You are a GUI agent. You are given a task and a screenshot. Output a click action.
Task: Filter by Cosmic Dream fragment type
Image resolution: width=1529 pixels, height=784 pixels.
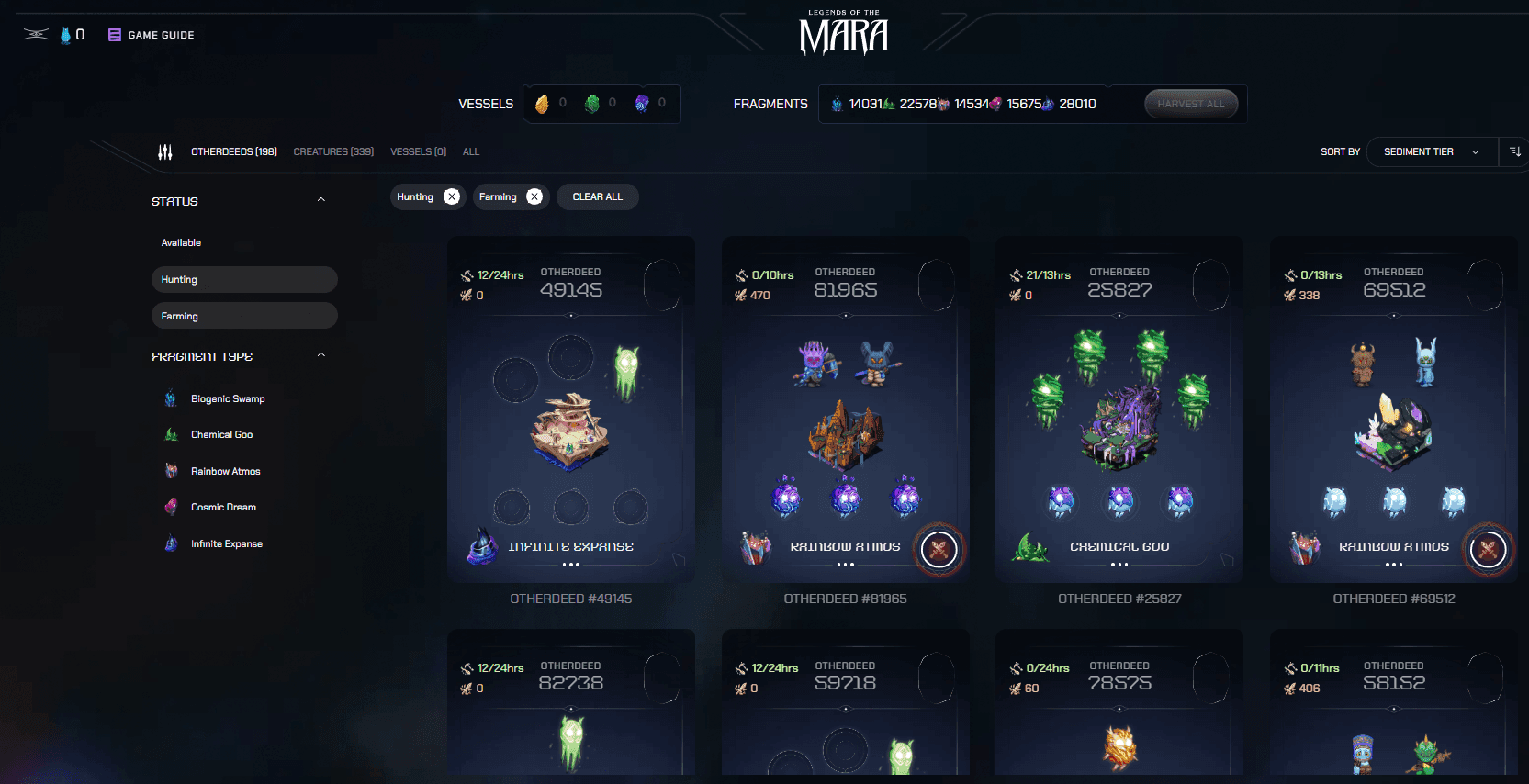pos(223,507)
